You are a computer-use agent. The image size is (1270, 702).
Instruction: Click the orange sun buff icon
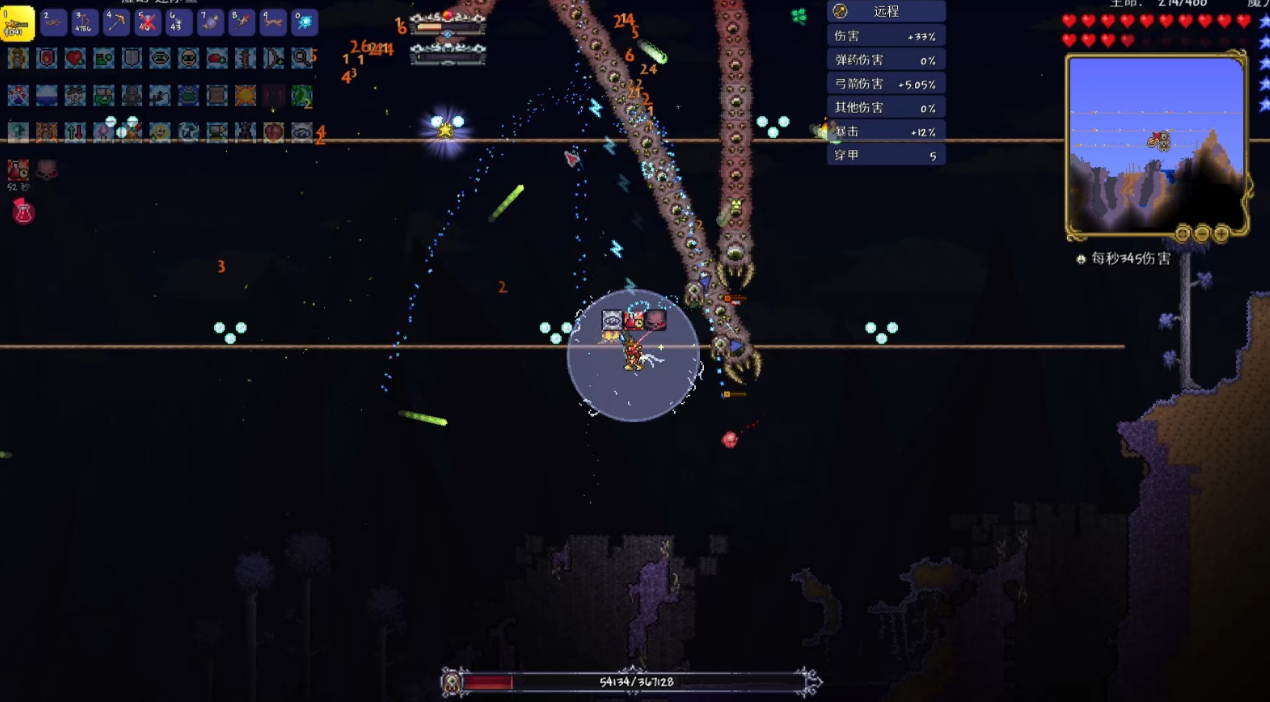click(245, 96)
